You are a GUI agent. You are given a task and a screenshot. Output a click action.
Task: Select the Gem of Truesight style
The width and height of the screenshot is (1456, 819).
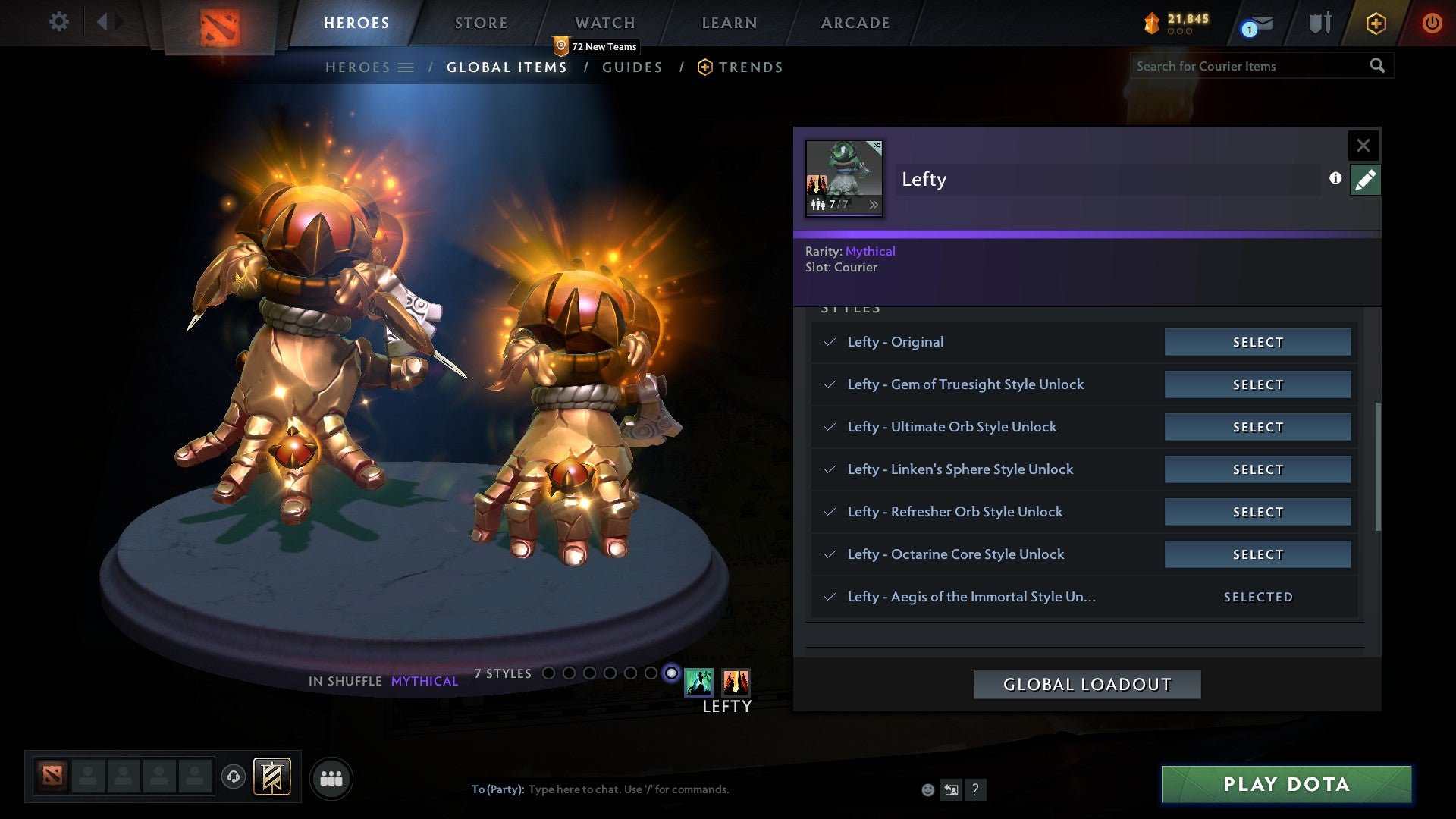click(x=1257, y=384)
